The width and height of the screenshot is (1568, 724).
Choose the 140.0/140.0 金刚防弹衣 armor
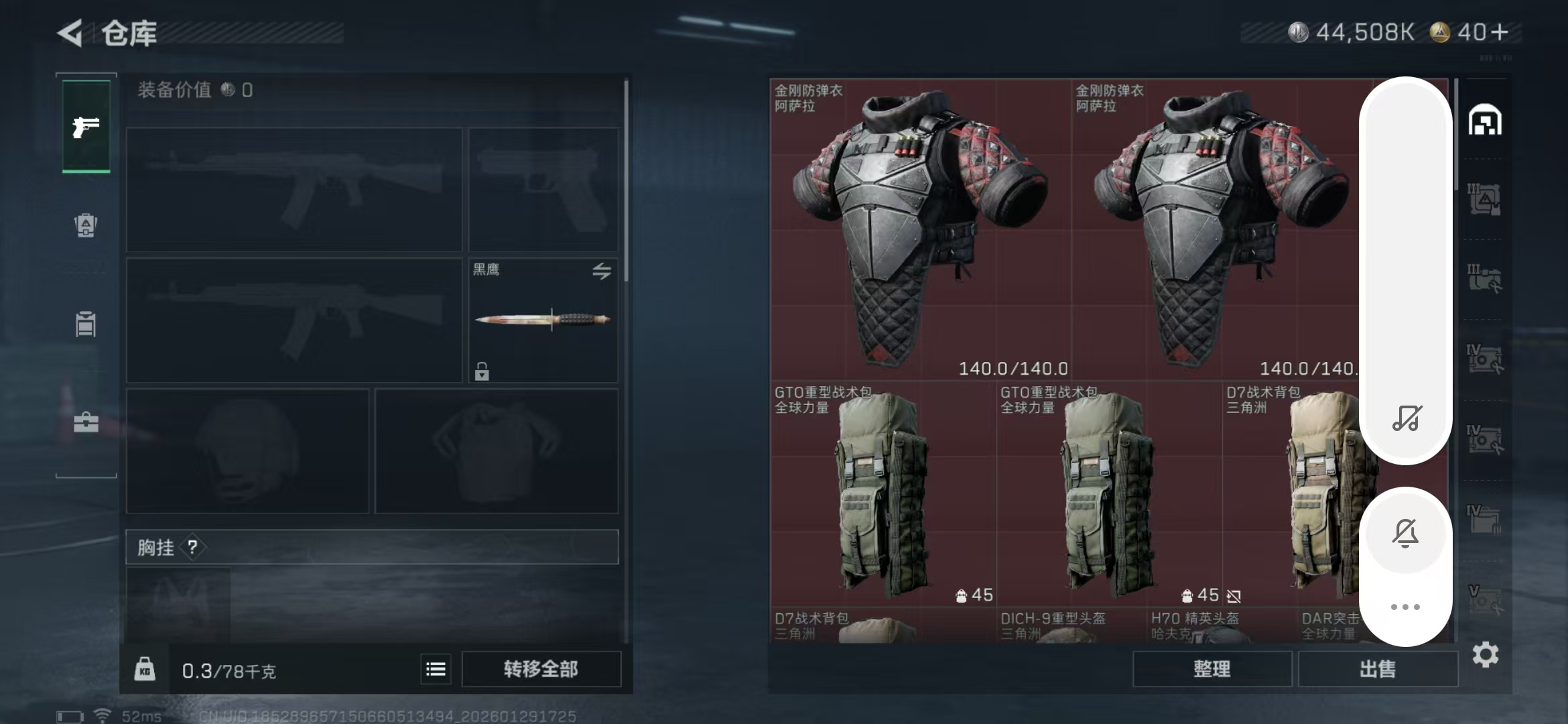[920, 229]
